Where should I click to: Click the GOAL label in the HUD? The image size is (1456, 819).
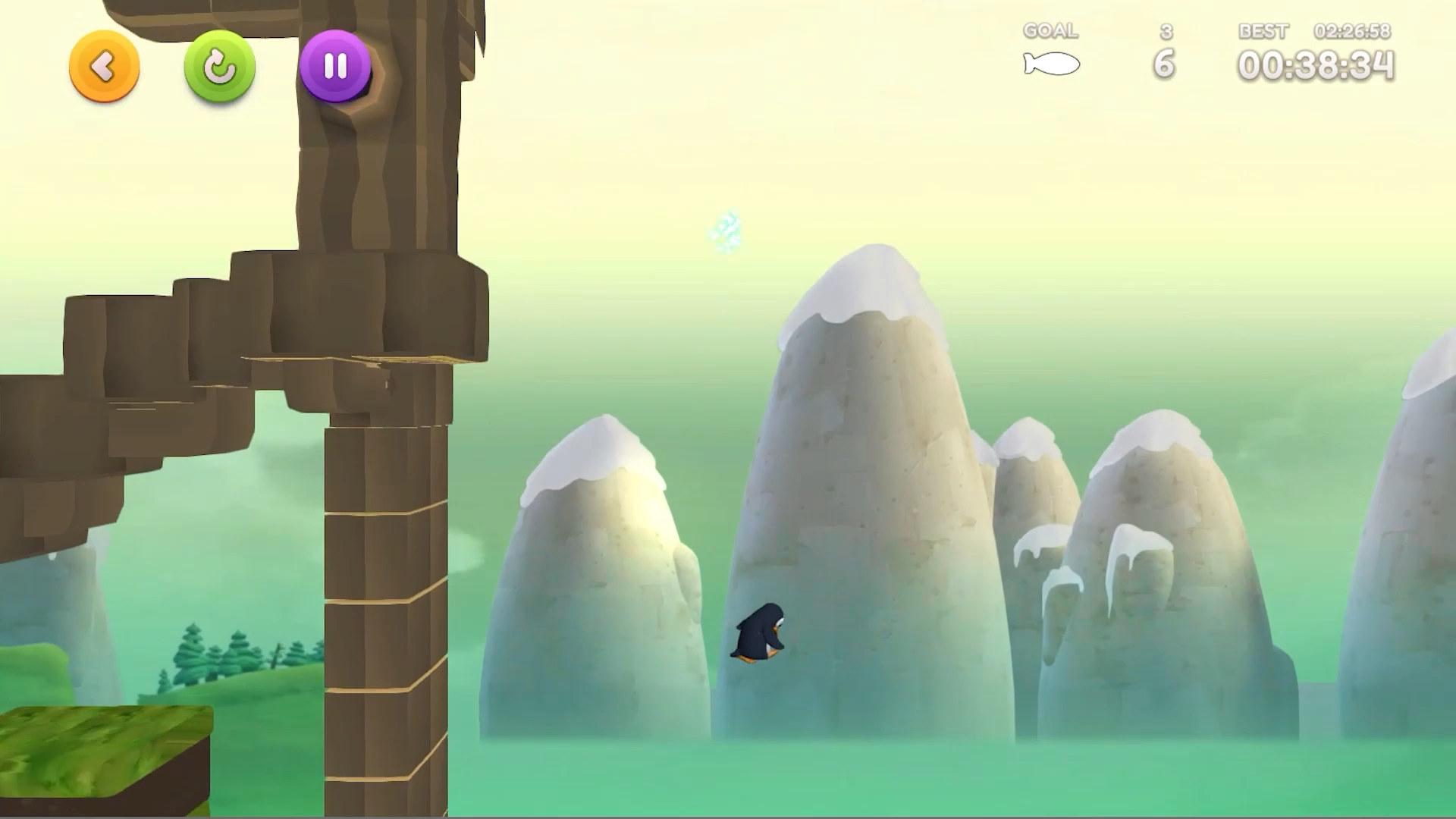coord(1050,30)
